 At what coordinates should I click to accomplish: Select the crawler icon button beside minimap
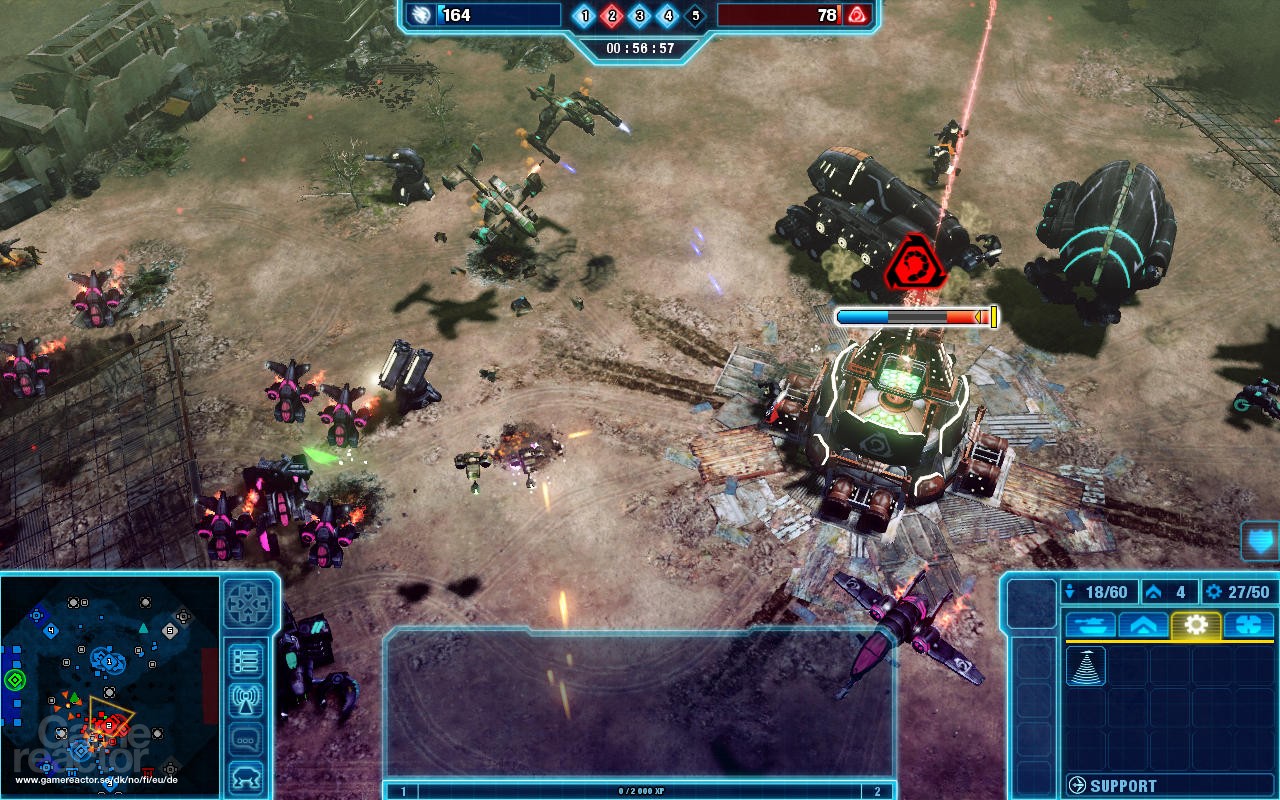pos(246,776)
